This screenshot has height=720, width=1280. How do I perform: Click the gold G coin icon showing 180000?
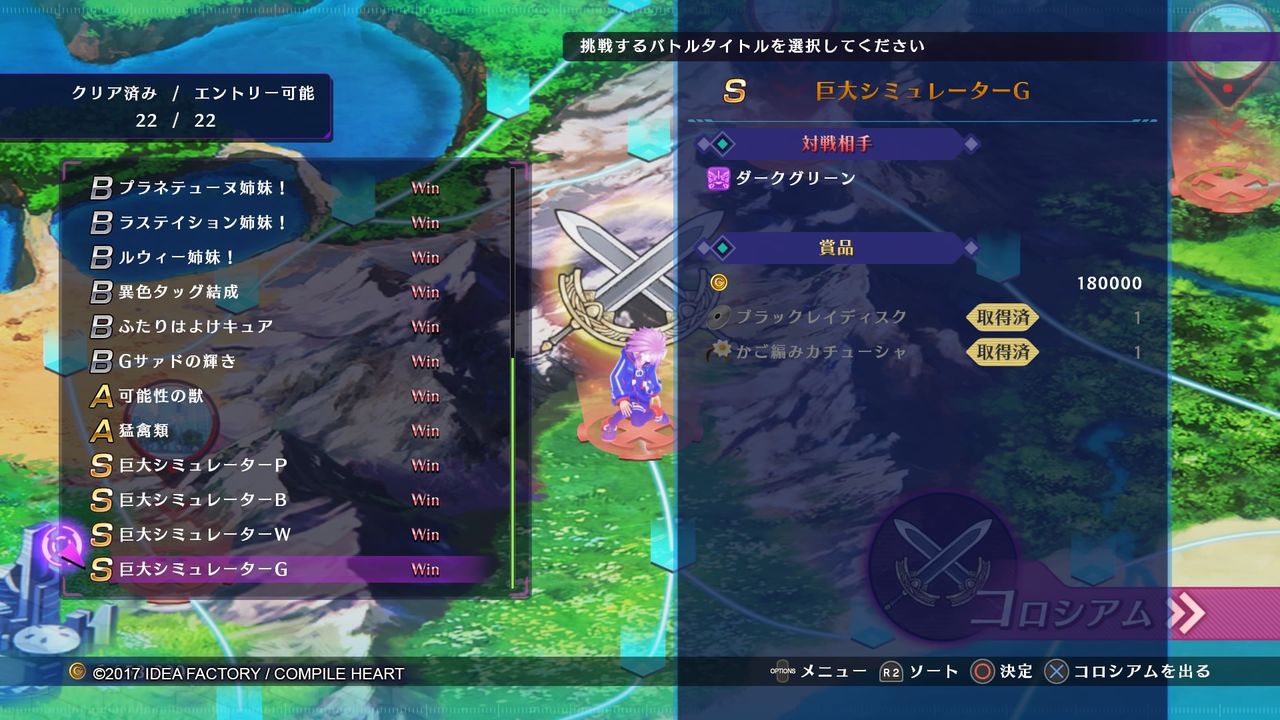(x=720, y=283)
